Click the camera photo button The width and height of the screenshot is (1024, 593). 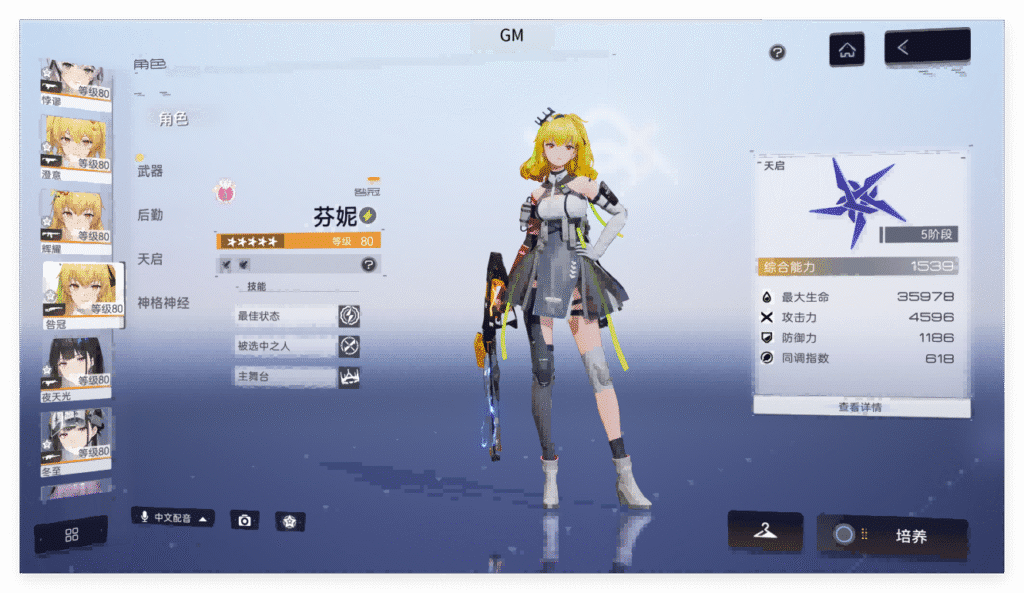point(244,521)
